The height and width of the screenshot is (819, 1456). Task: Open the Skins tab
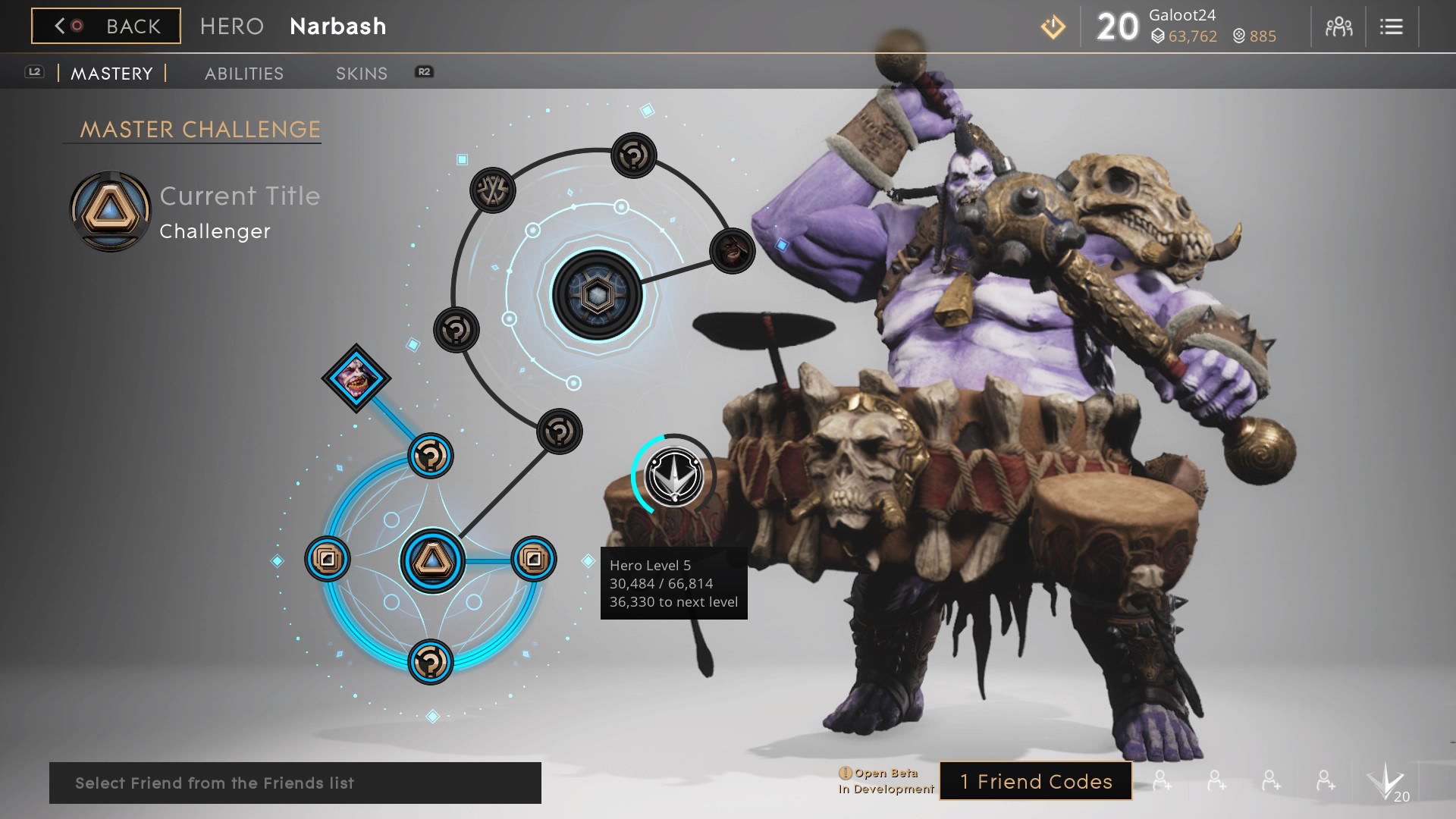[x=362, y=74]
